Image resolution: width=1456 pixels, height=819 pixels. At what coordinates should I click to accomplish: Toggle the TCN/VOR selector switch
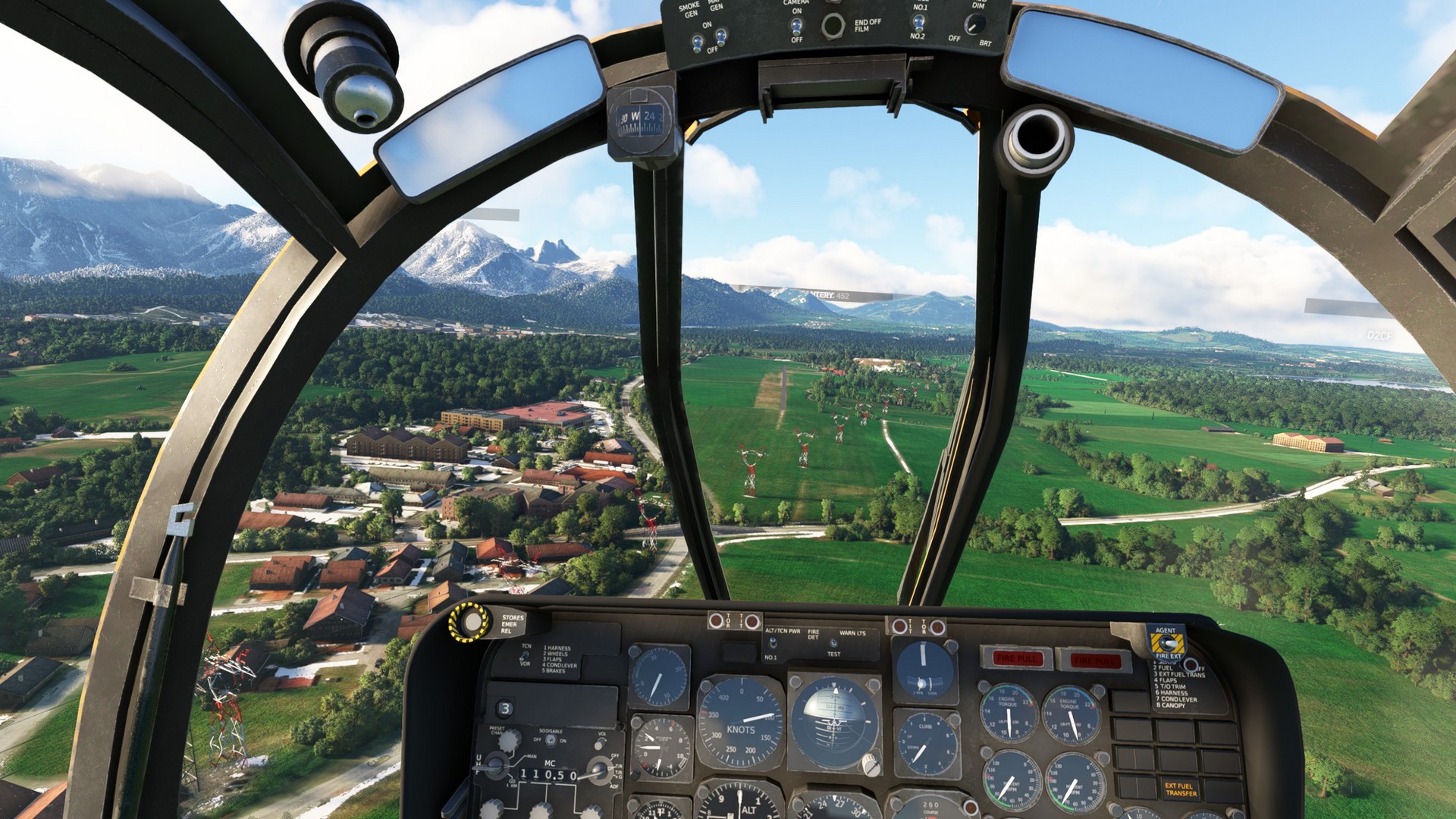526,657
